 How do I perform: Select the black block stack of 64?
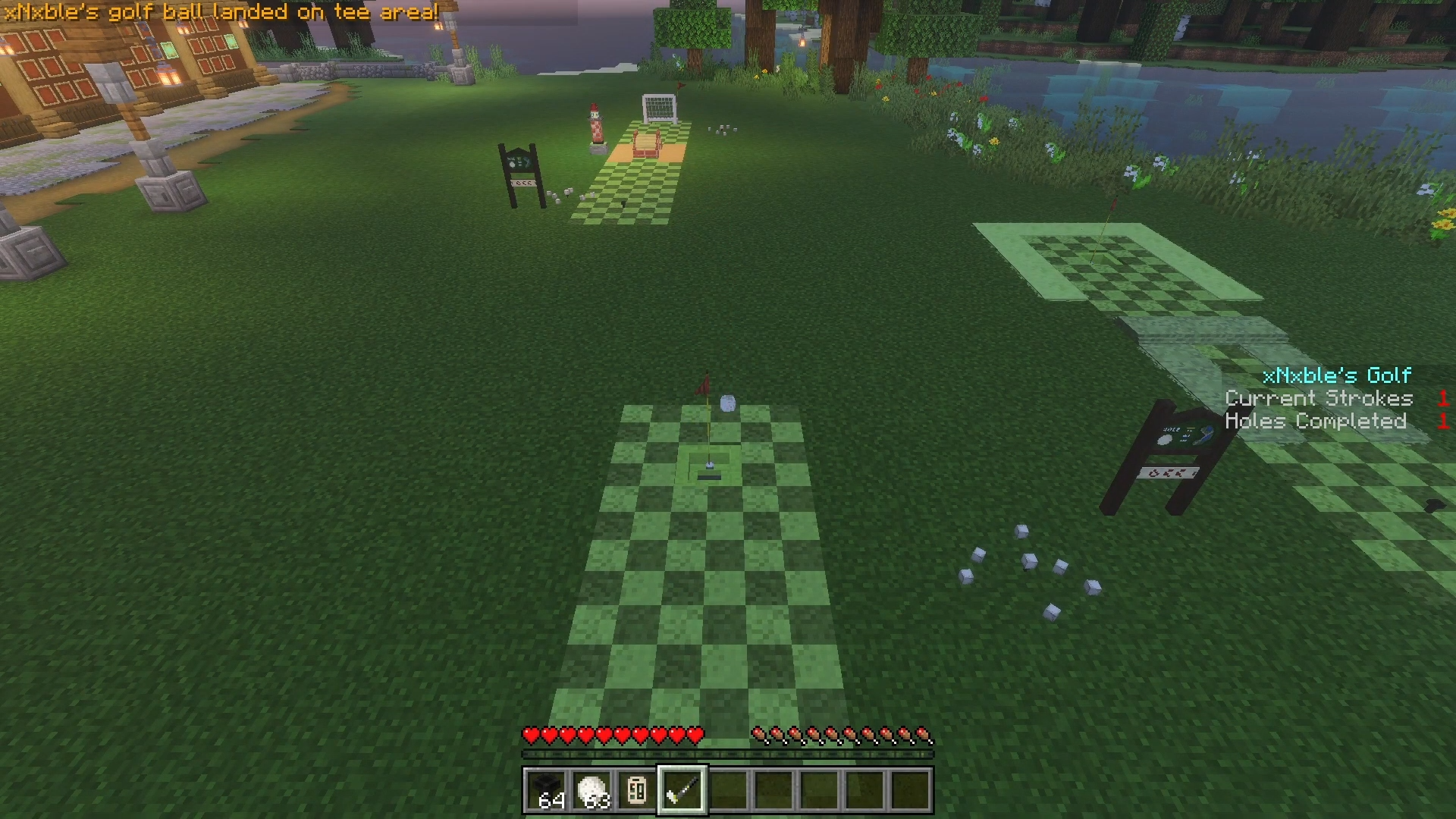point(546,790)
